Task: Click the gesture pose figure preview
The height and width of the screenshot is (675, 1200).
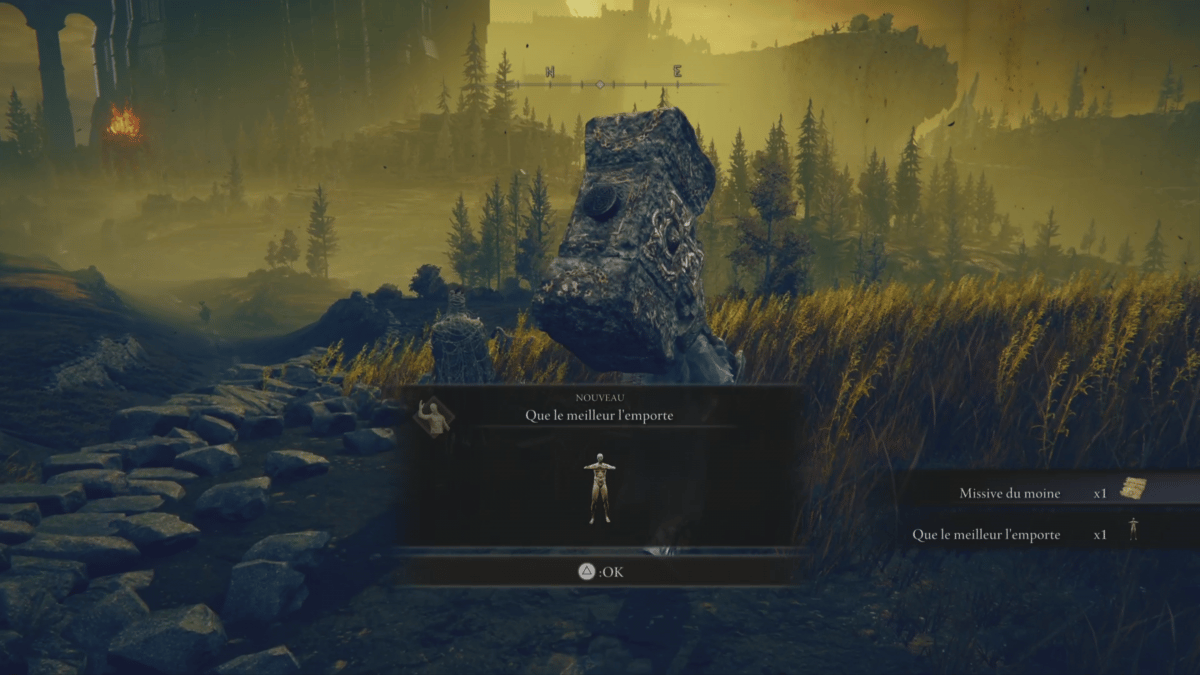Action: click(x=600, y=488)
